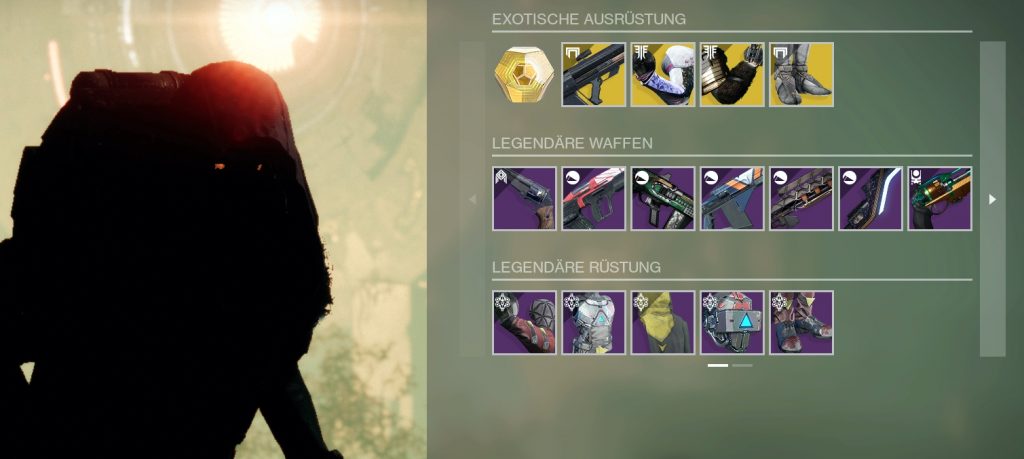1024x459 pixels.
Task: Select the legendary silver chest armor
Action: click(594, 322)
